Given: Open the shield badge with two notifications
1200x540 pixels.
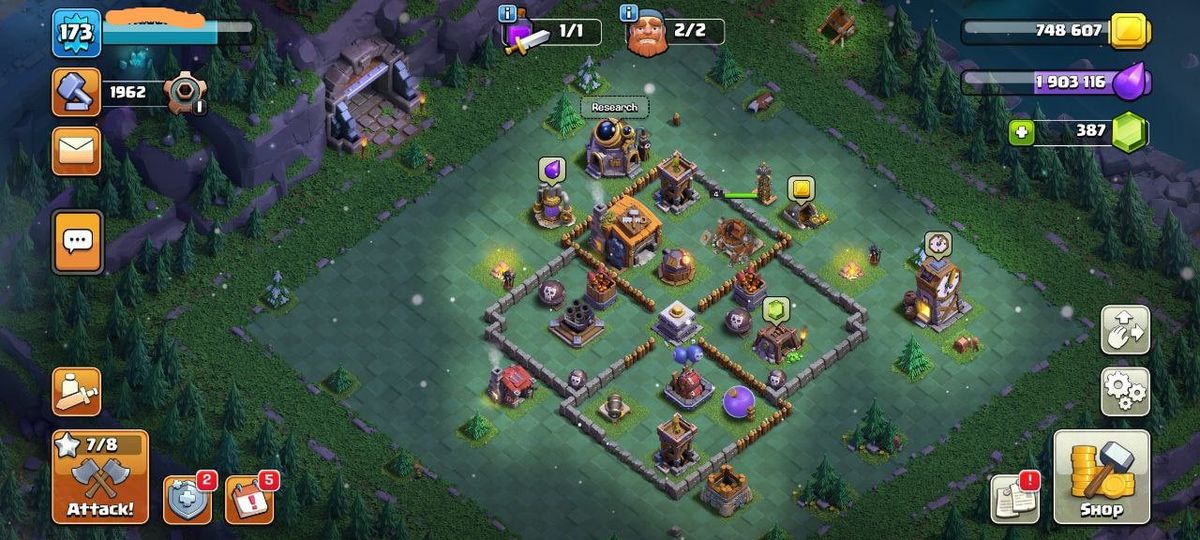Looking at the screenshot, I should (187, 499).
